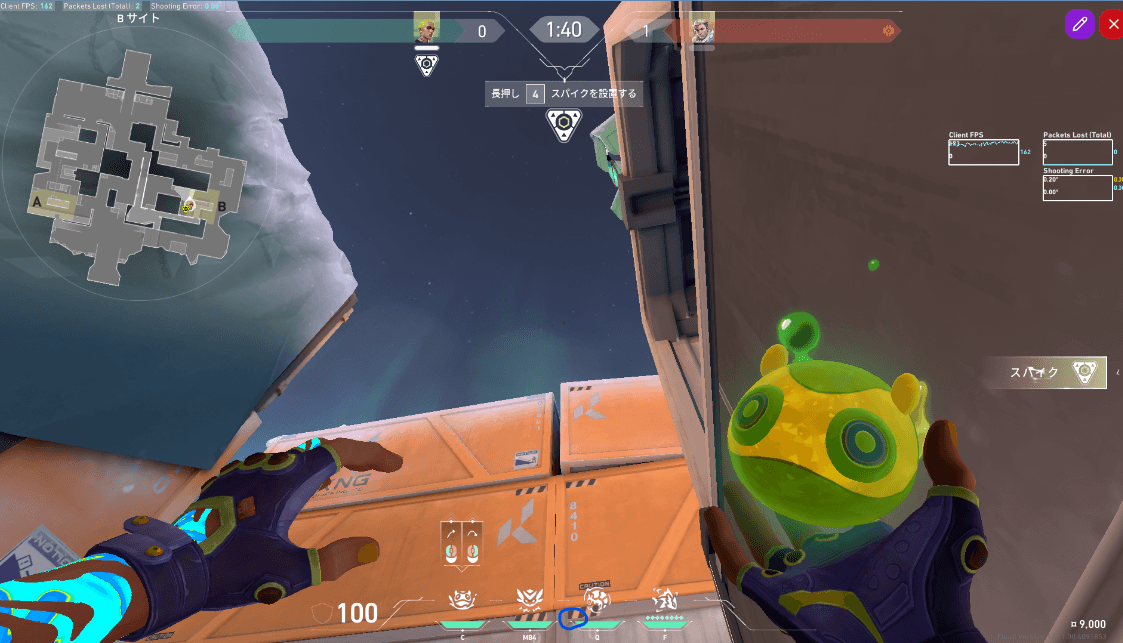Select the Mosh Pit ability icon
The width and height of the screenshot is (1123, 643).
(x=462, y=602)
